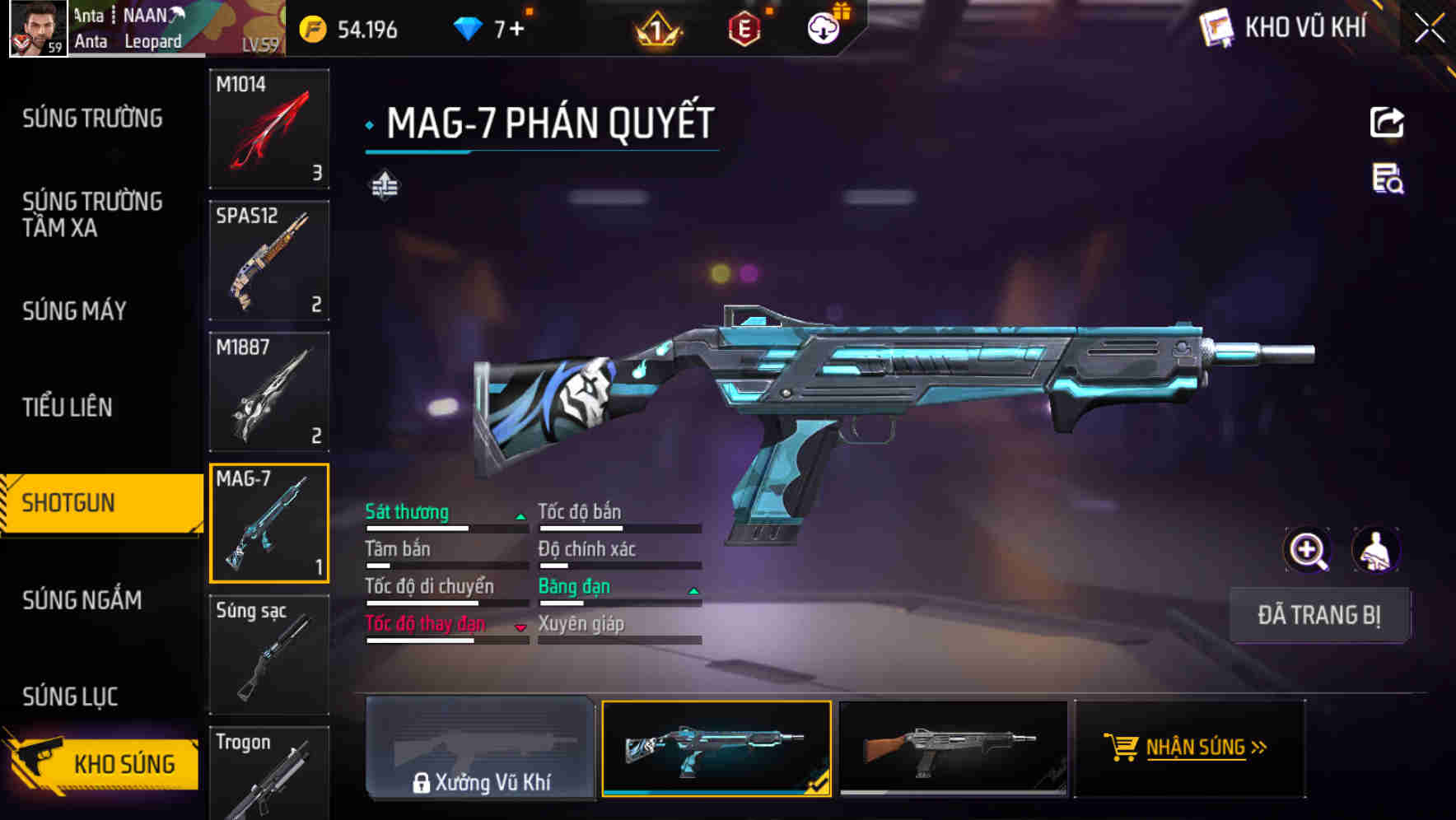Choose the wooden-stock default MAG-7 skin
The height and width of the screenshot is (820, 1456).
point(953,748)
